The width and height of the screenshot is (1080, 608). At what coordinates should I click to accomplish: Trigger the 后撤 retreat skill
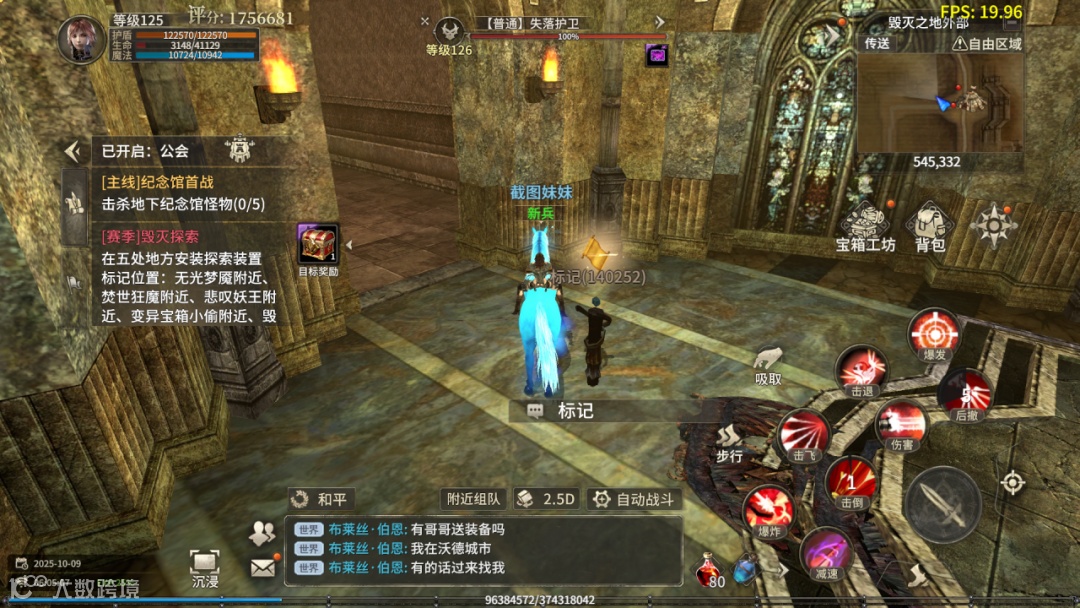(x=965, y=393)
